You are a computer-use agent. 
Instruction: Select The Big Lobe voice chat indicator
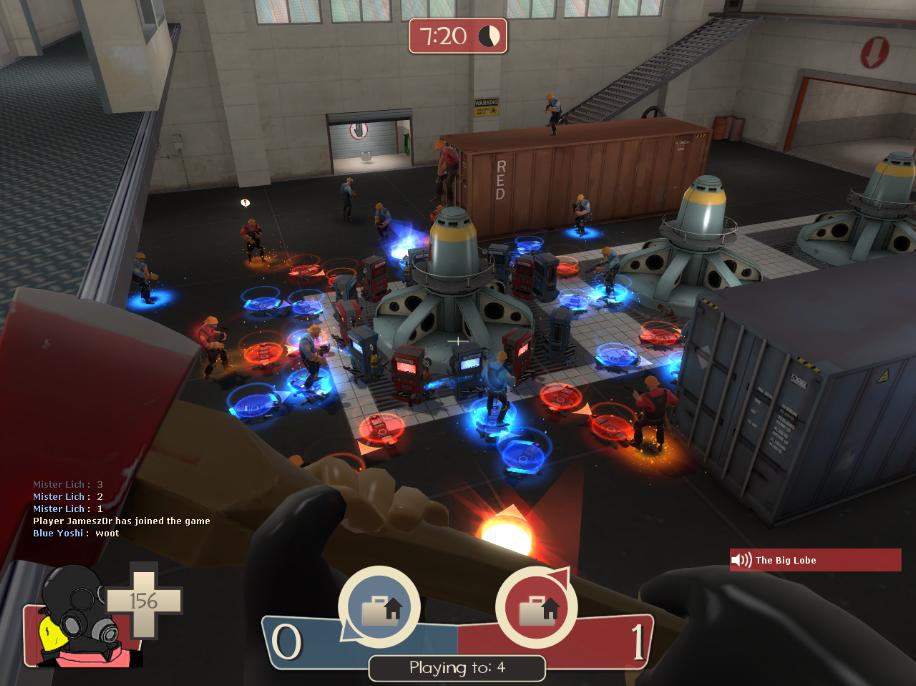click(814, 560)
